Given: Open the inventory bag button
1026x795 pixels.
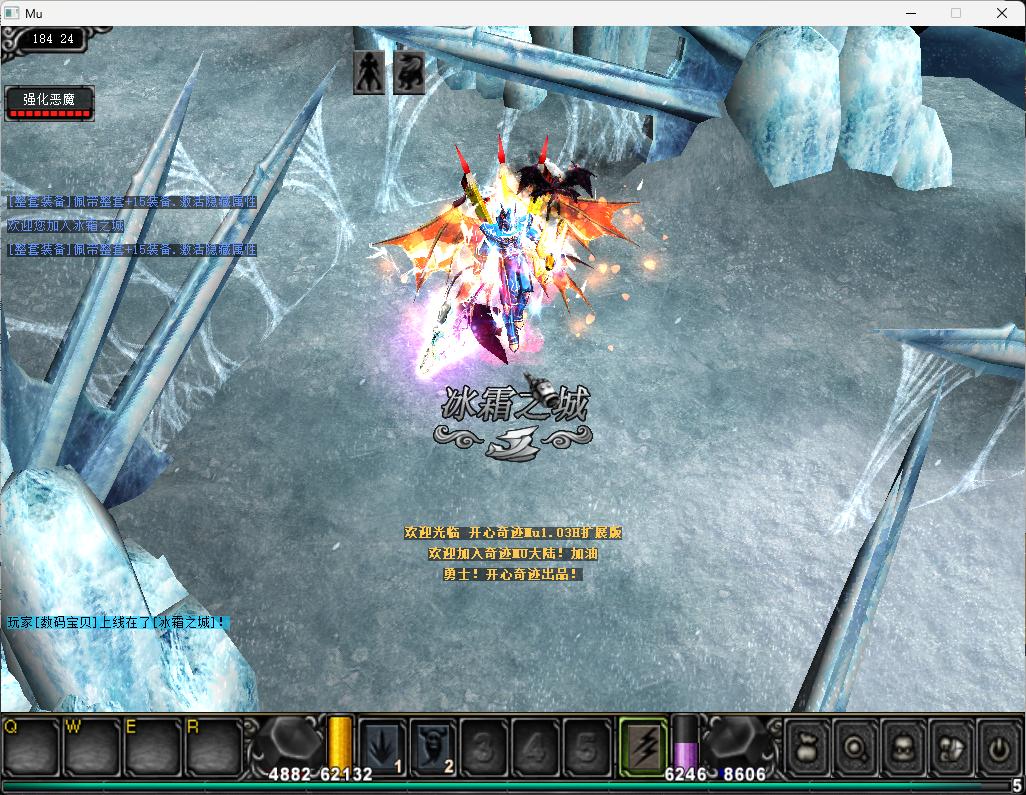Looking at the screenshot, I should pyautogui.click(x=807, y=747).
